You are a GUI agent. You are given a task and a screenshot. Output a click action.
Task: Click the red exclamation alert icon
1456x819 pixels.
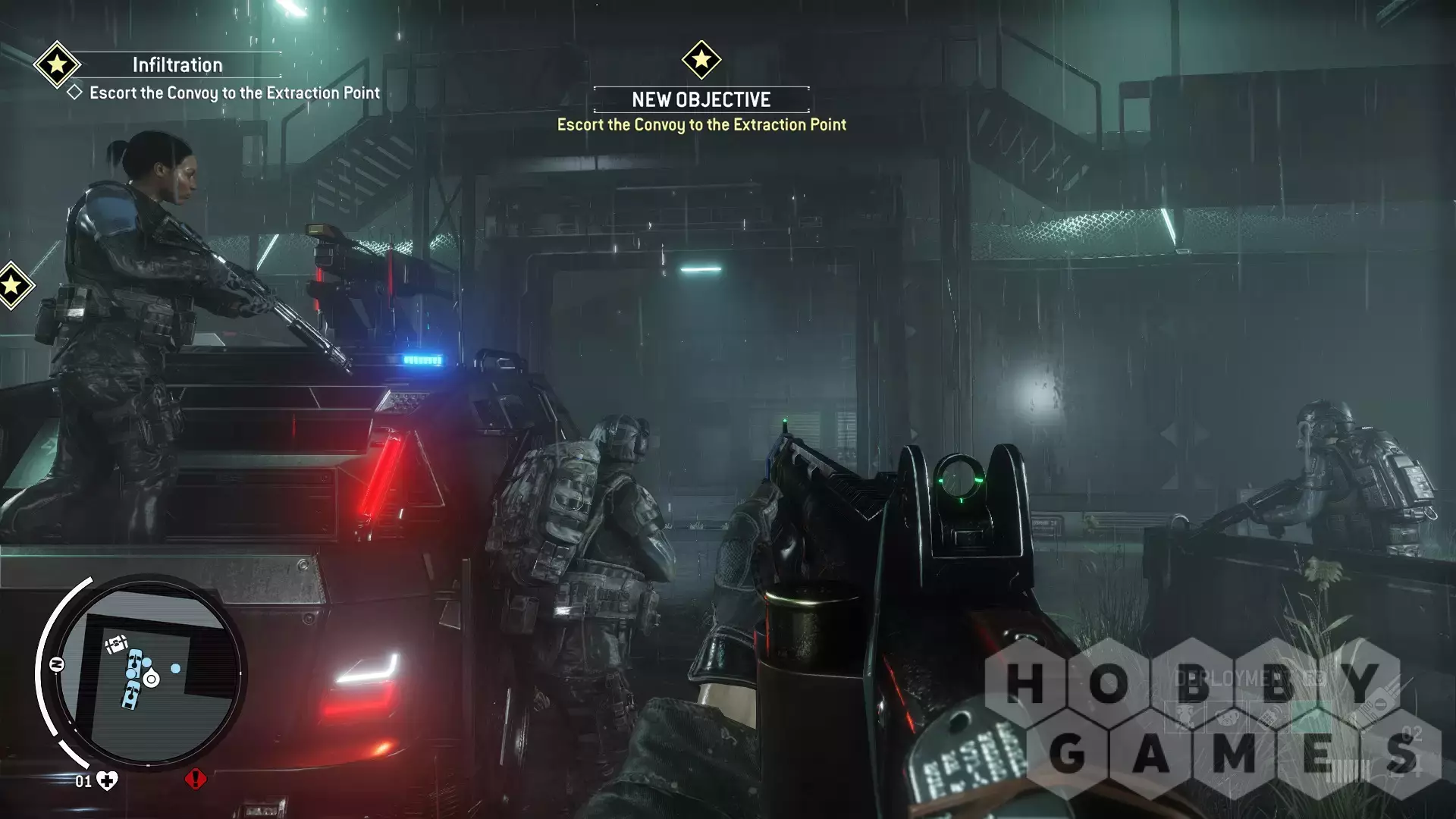coord(195,779)
